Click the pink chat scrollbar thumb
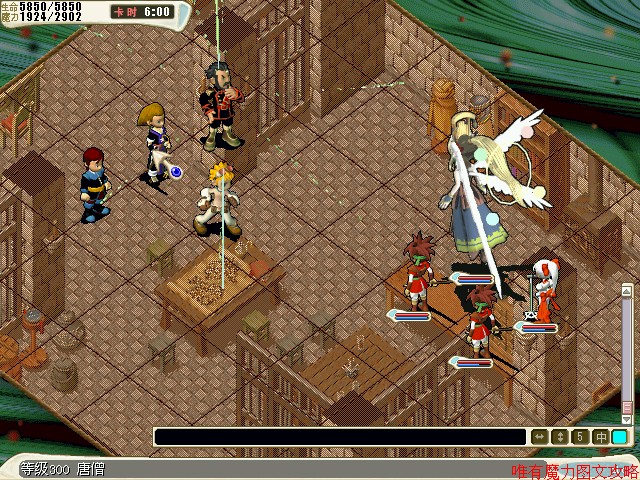Viewport: 640px width, 480px height. tap(628, 408)
